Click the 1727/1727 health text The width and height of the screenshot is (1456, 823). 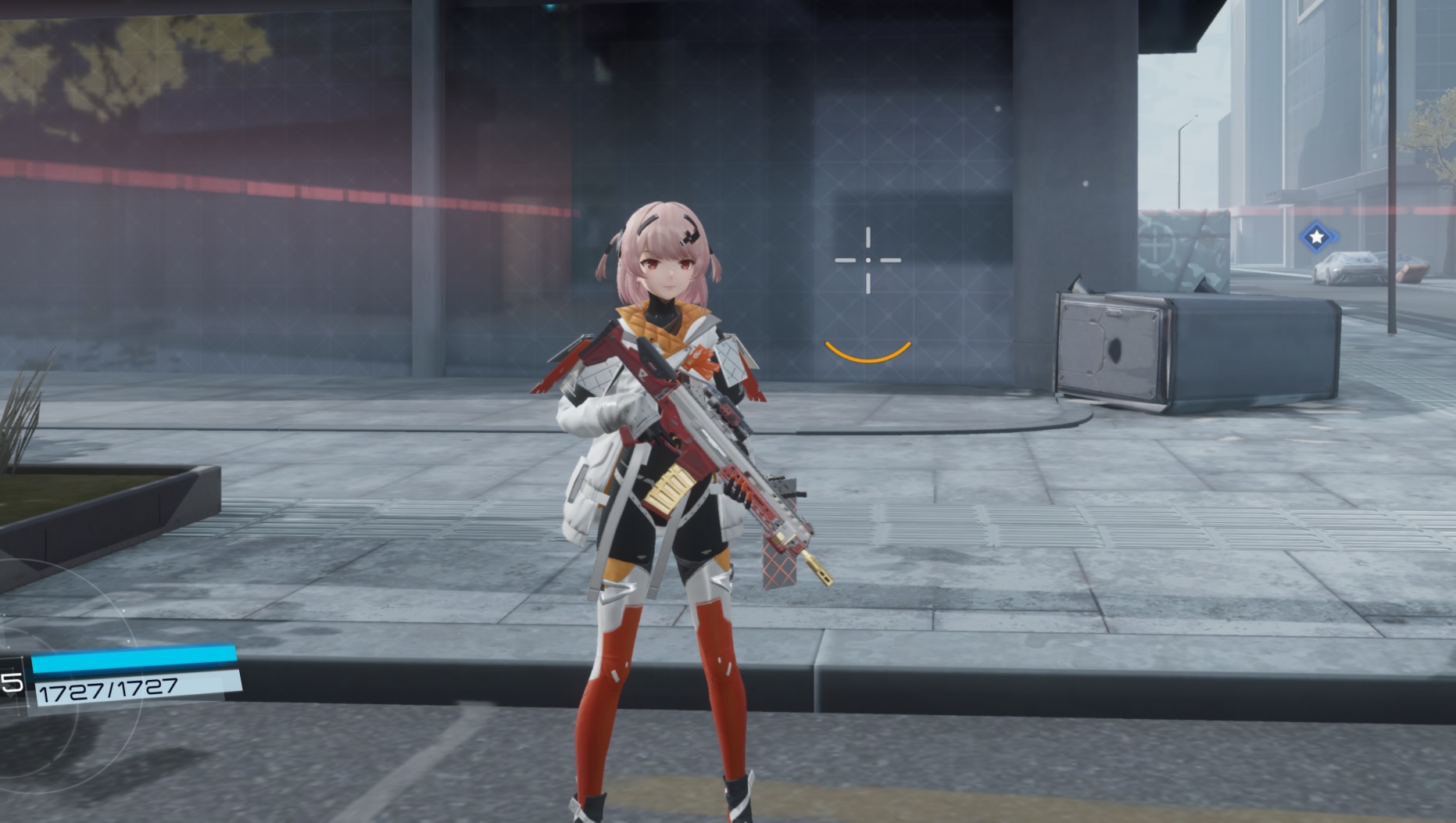click(x=109, y=689)
